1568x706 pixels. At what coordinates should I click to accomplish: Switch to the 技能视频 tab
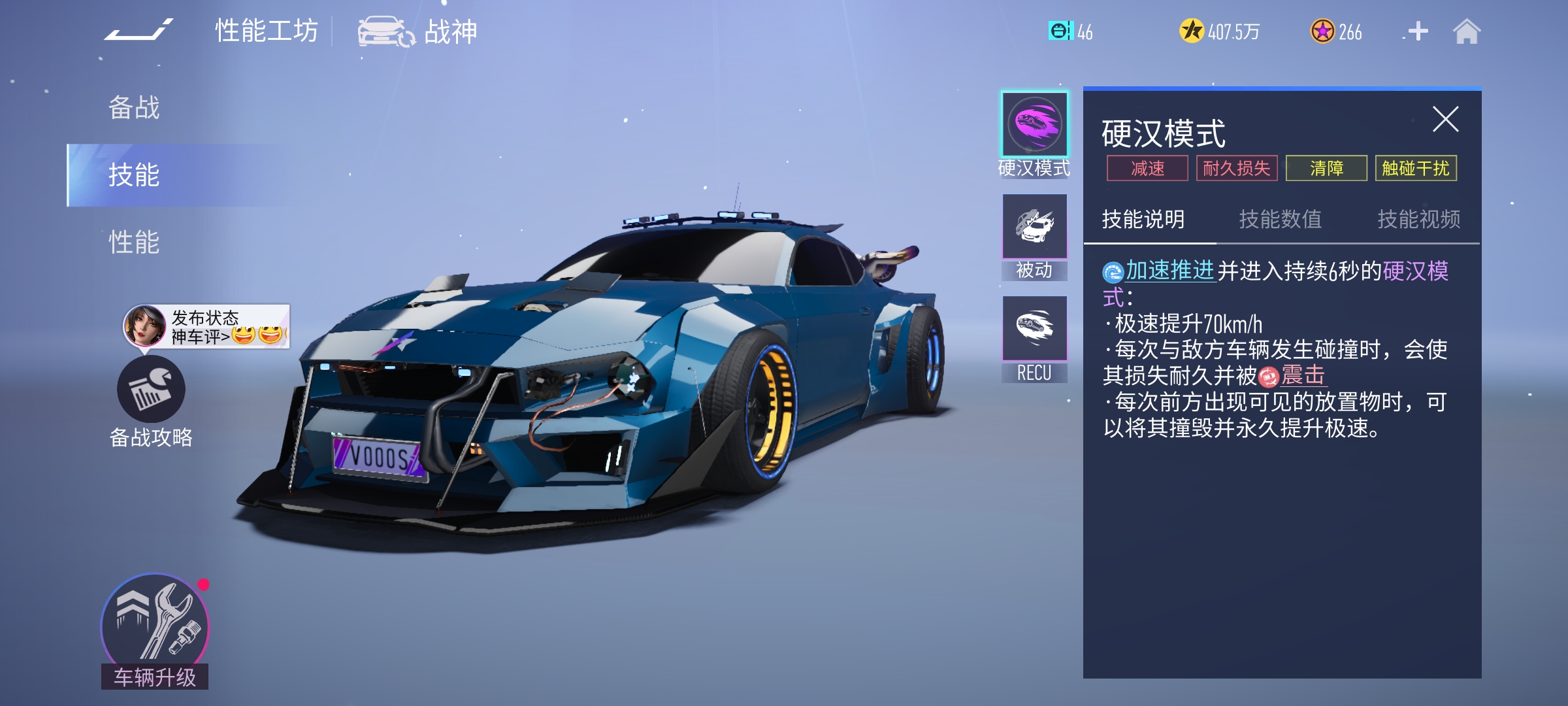(1418, 219)
